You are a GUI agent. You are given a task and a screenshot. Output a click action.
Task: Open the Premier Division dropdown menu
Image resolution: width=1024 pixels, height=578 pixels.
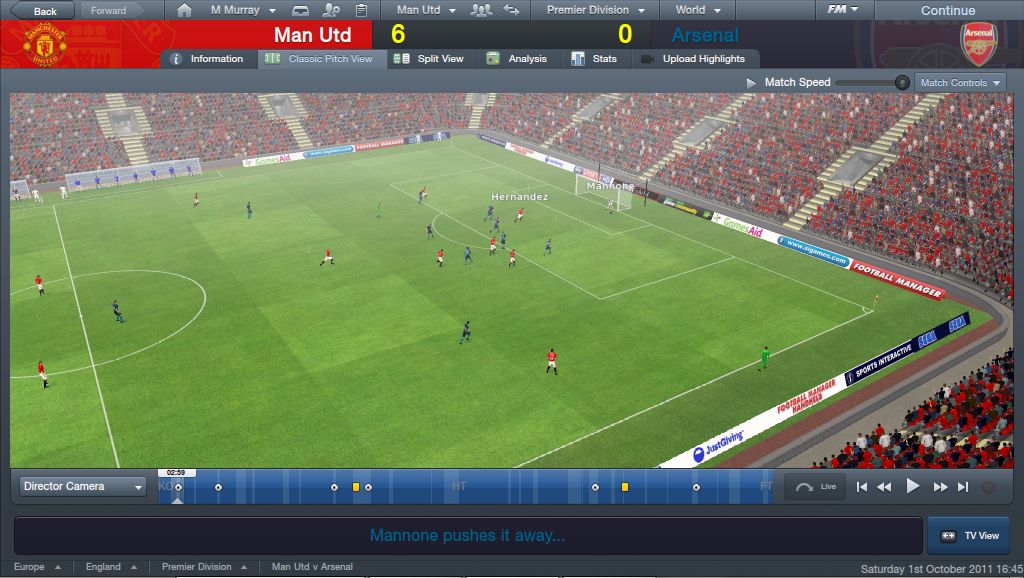pyautogui.click(x=594, y=10)
